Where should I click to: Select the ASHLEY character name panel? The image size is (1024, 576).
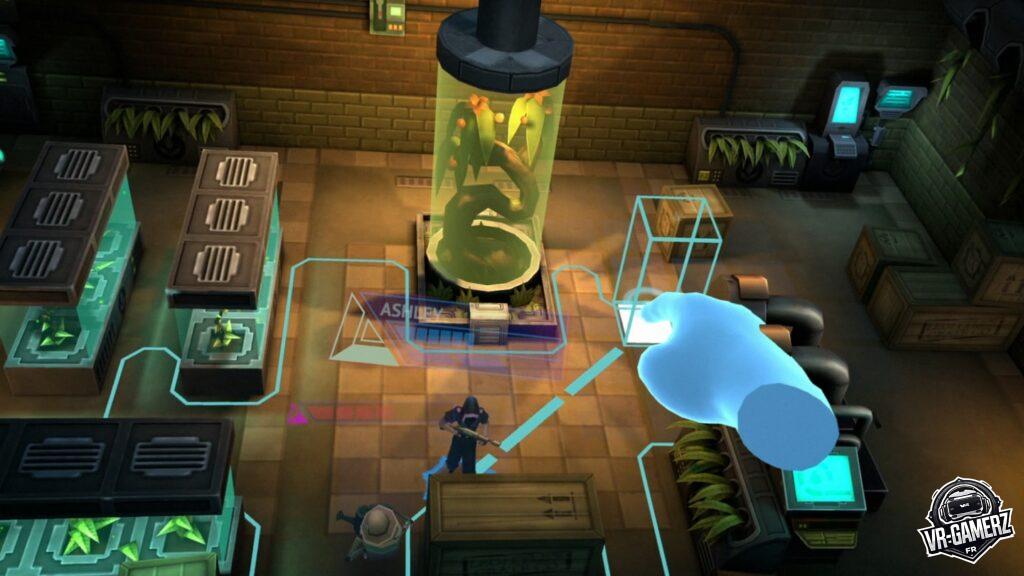(x=455, y=318)
